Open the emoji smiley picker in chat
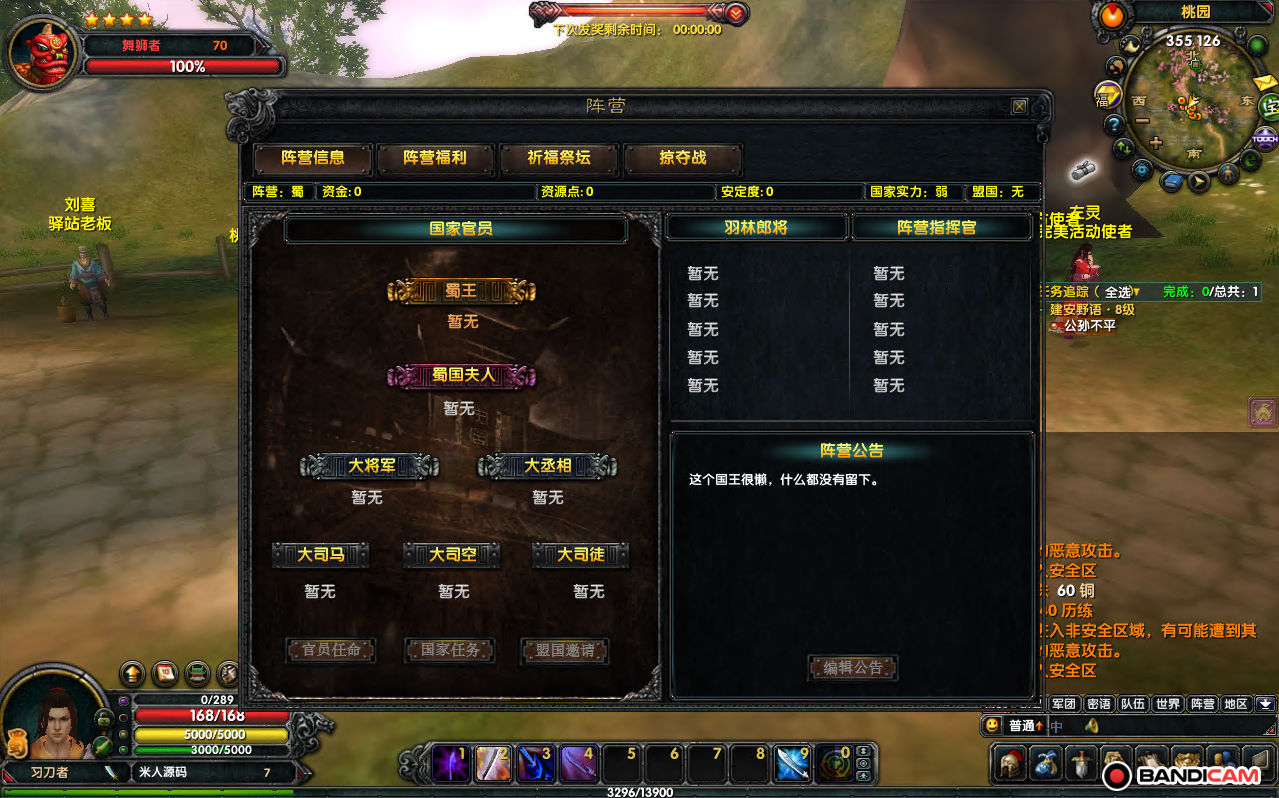 [992, 726]
